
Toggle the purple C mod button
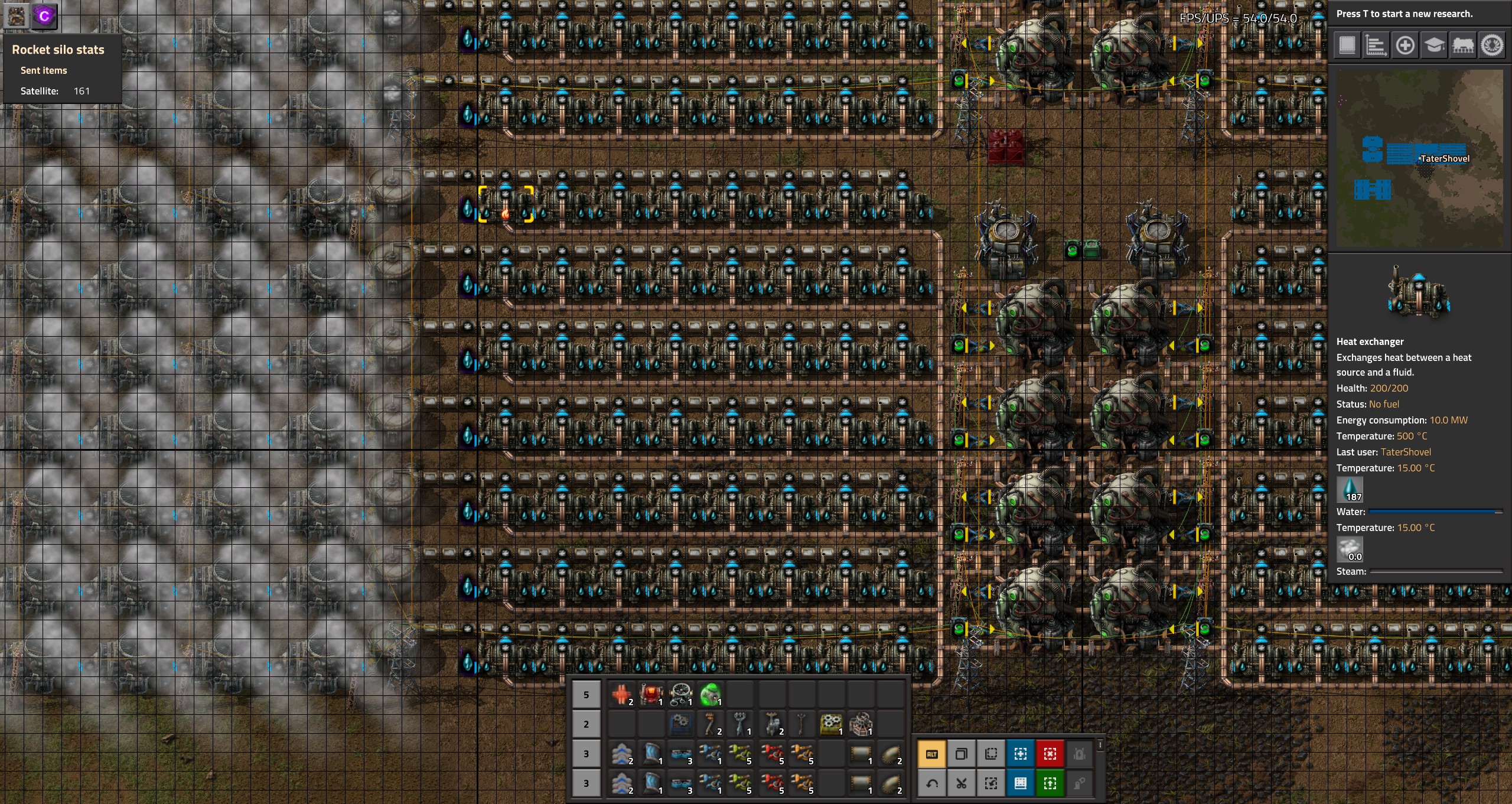coord(43,16)
